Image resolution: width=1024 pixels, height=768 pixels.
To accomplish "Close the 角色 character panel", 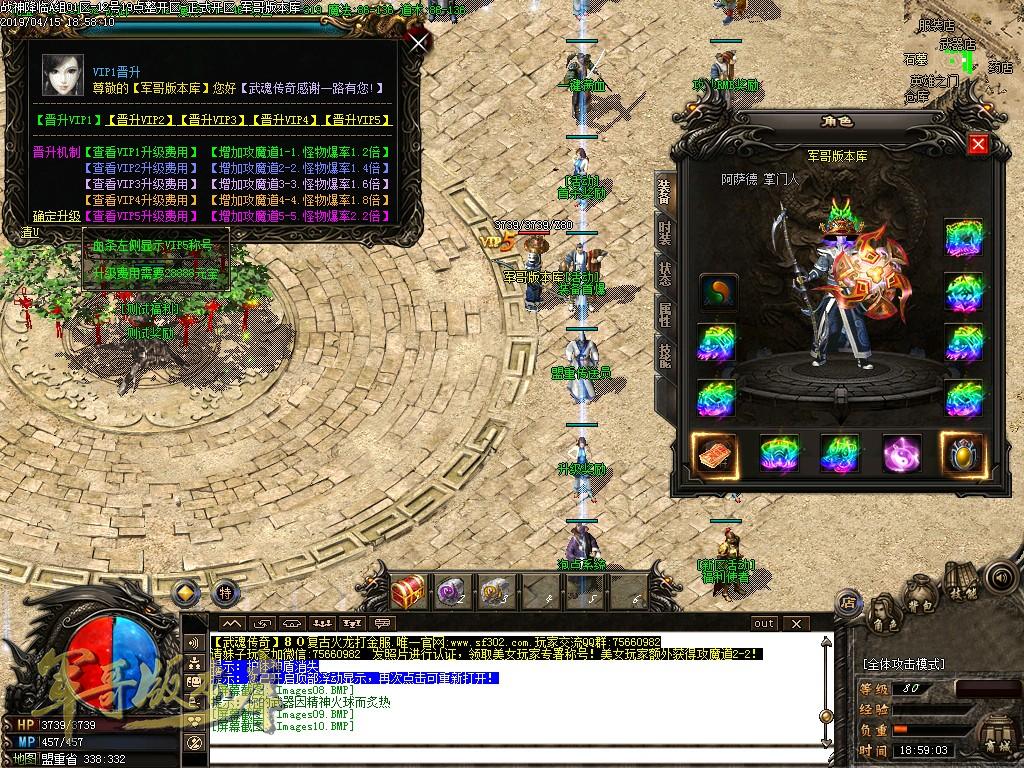I will coord(978,145).
